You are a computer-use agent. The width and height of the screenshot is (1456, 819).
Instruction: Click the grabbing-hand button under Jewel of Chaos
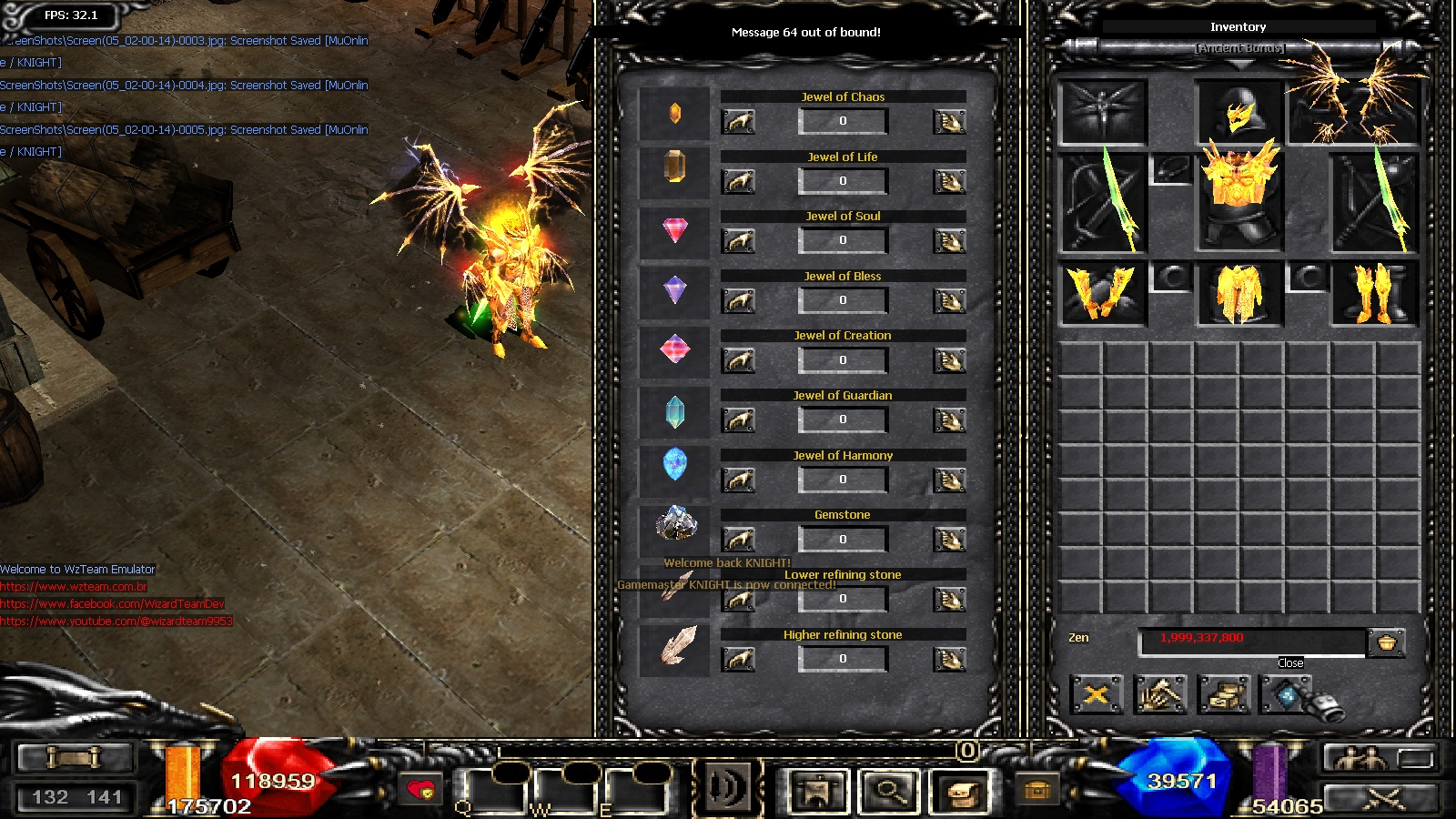(x=738, y=121)
